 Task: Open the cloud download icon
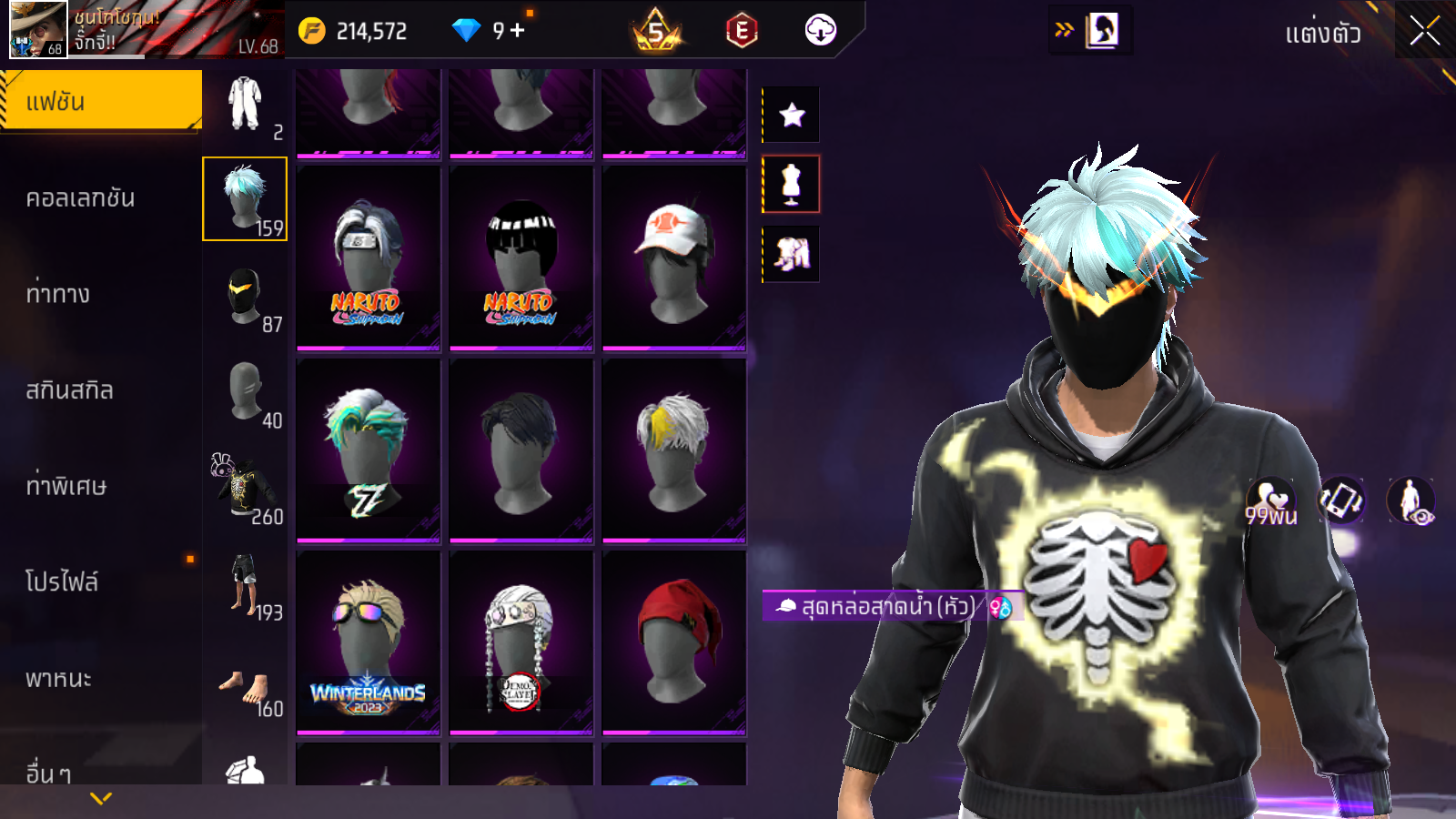click(820, 31)
